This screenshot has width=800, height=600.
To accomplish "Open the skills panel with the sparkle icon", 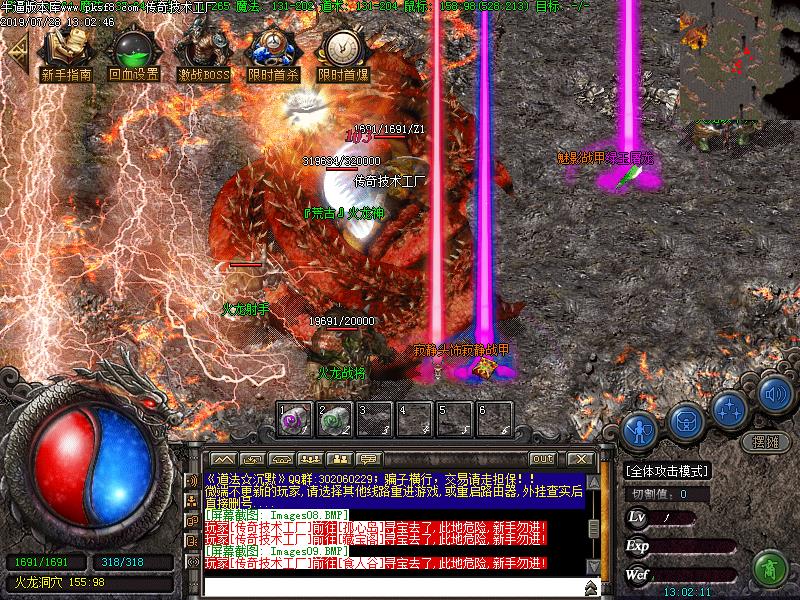I will coord(730,408).
